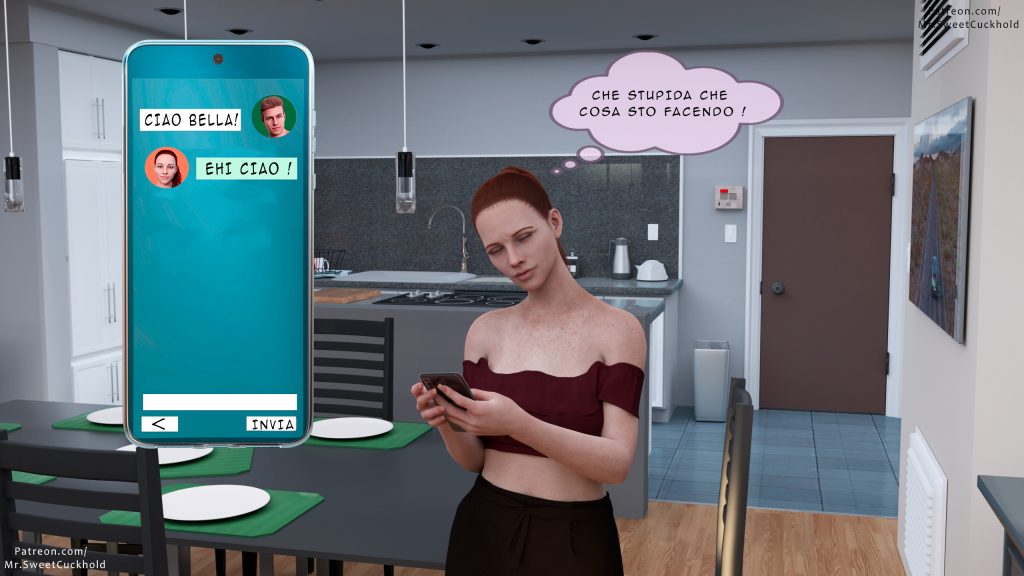Screen dimensions: 1024x576
Task: Open the male contact's avatar
Action: (273, 117)
